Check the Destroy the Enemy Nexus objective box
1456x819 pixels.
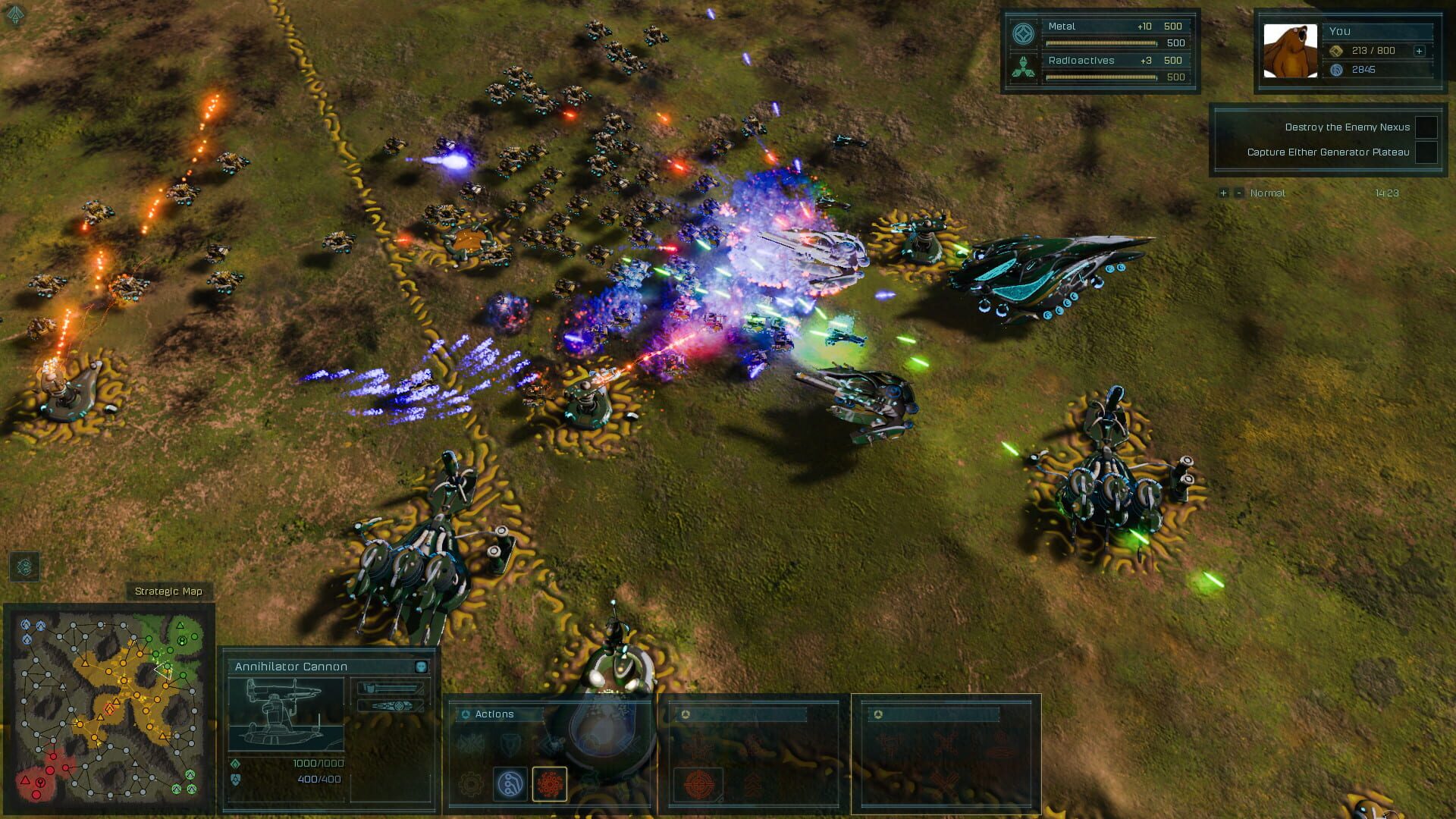click(1427, 128)
